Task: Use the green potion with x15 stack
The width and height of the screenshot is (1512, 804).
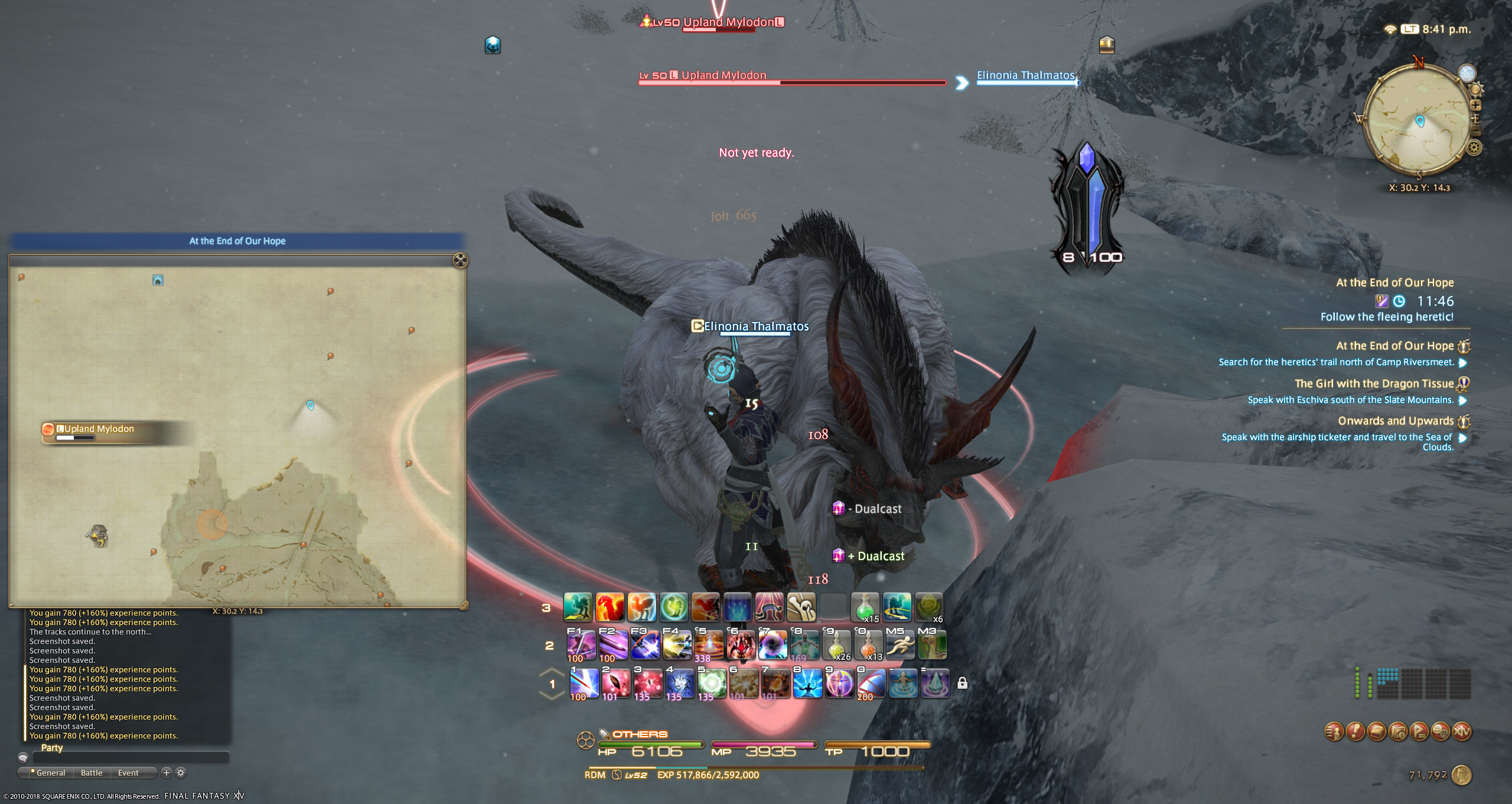Action: (x=865, y=607)
